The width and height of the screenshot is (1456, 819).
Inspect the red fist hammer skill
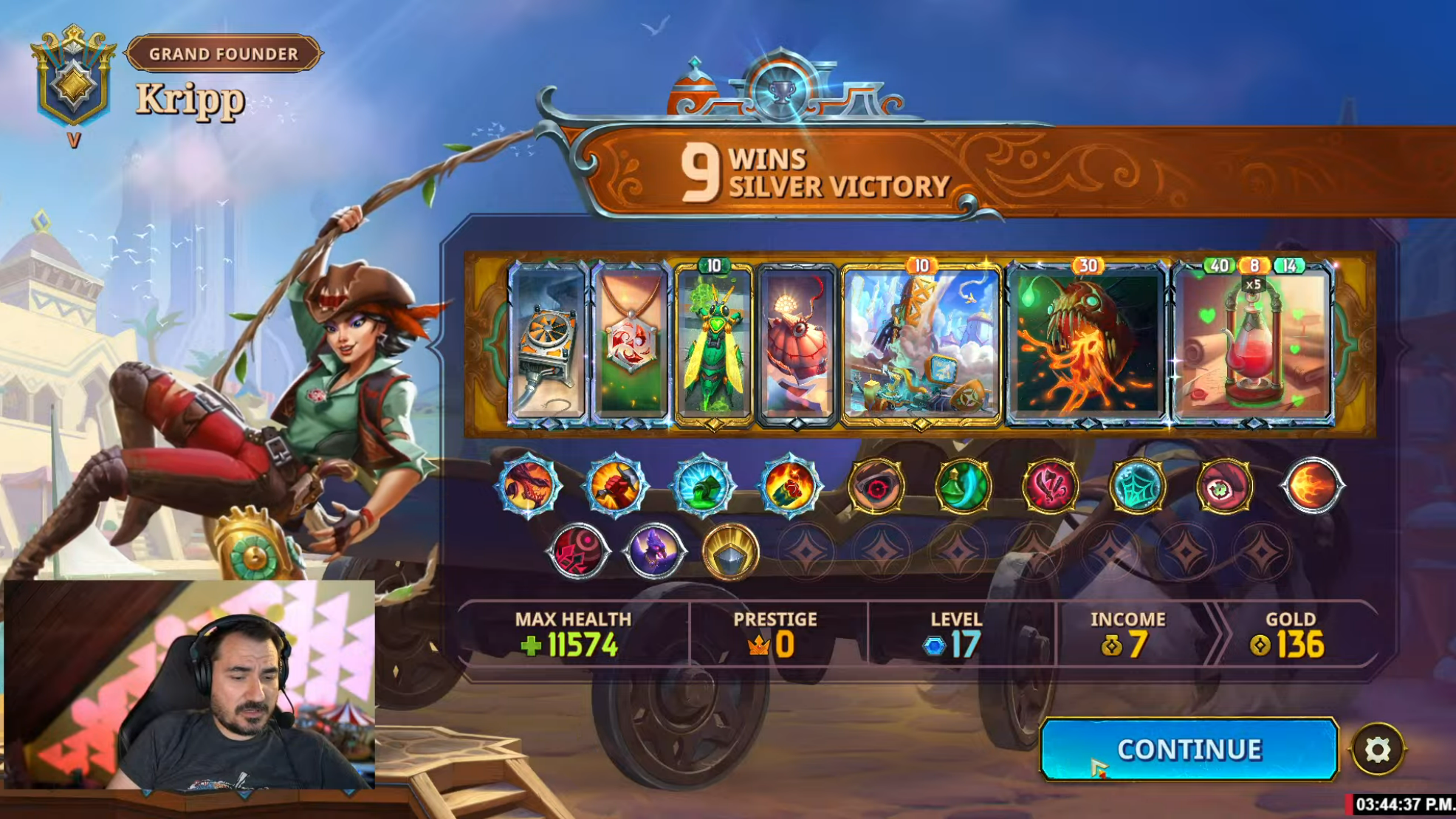click(615, 486)
